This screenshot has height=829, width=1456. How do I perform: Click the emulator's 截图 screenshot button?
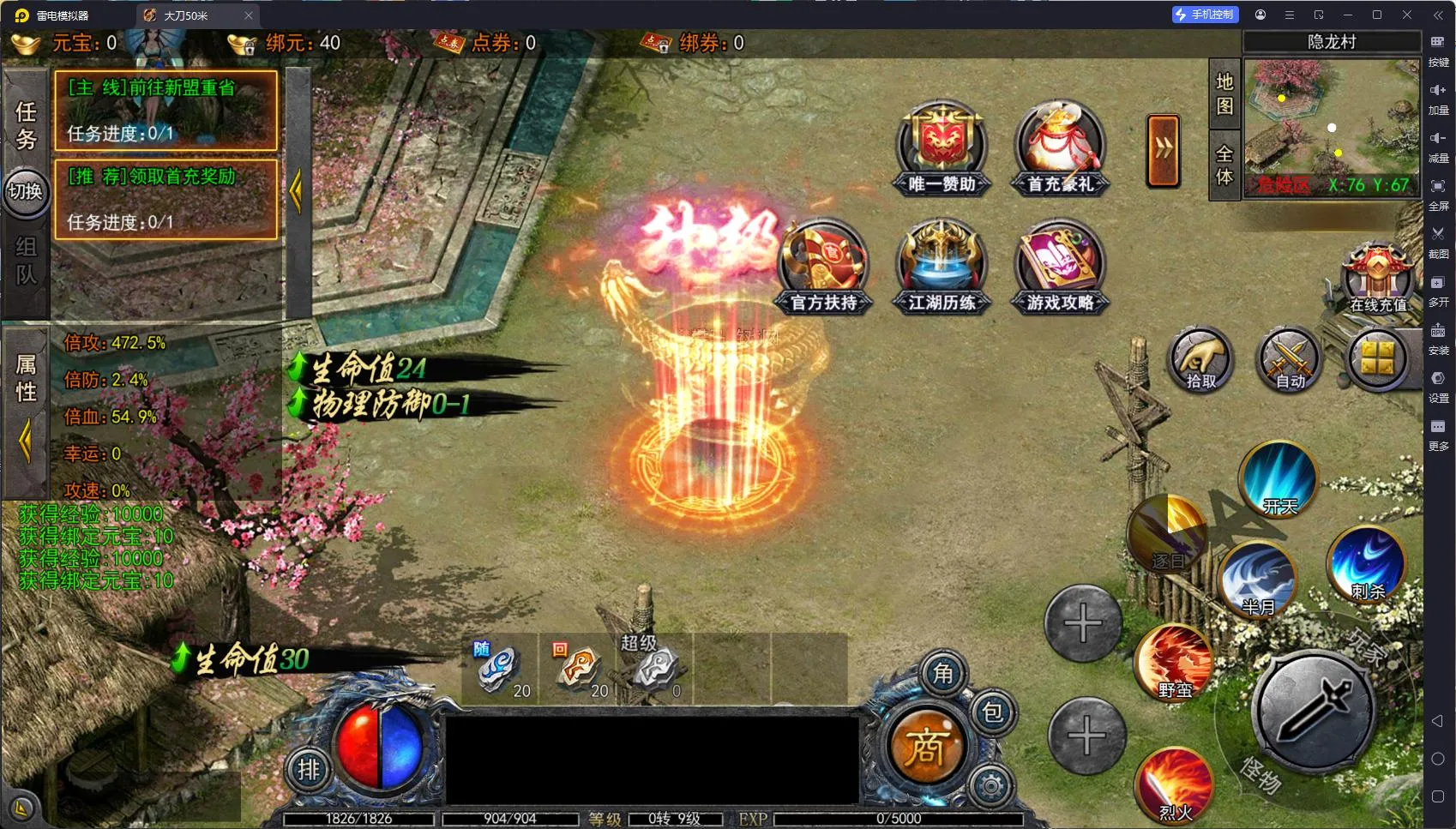[x=1438, y=241]
